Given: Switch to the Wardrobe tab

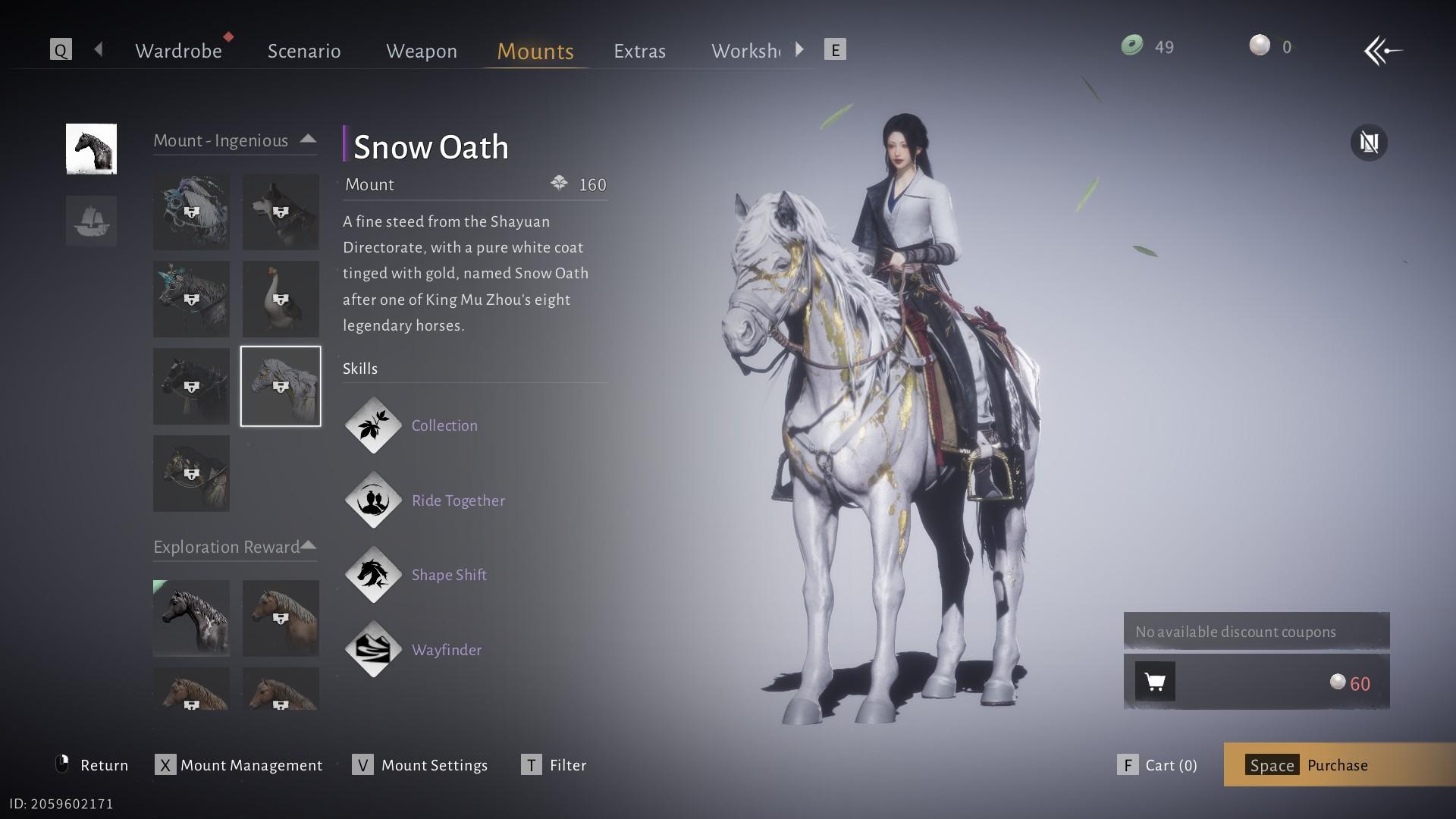Looking at the screenshot, I should click(x=178, y=51).
